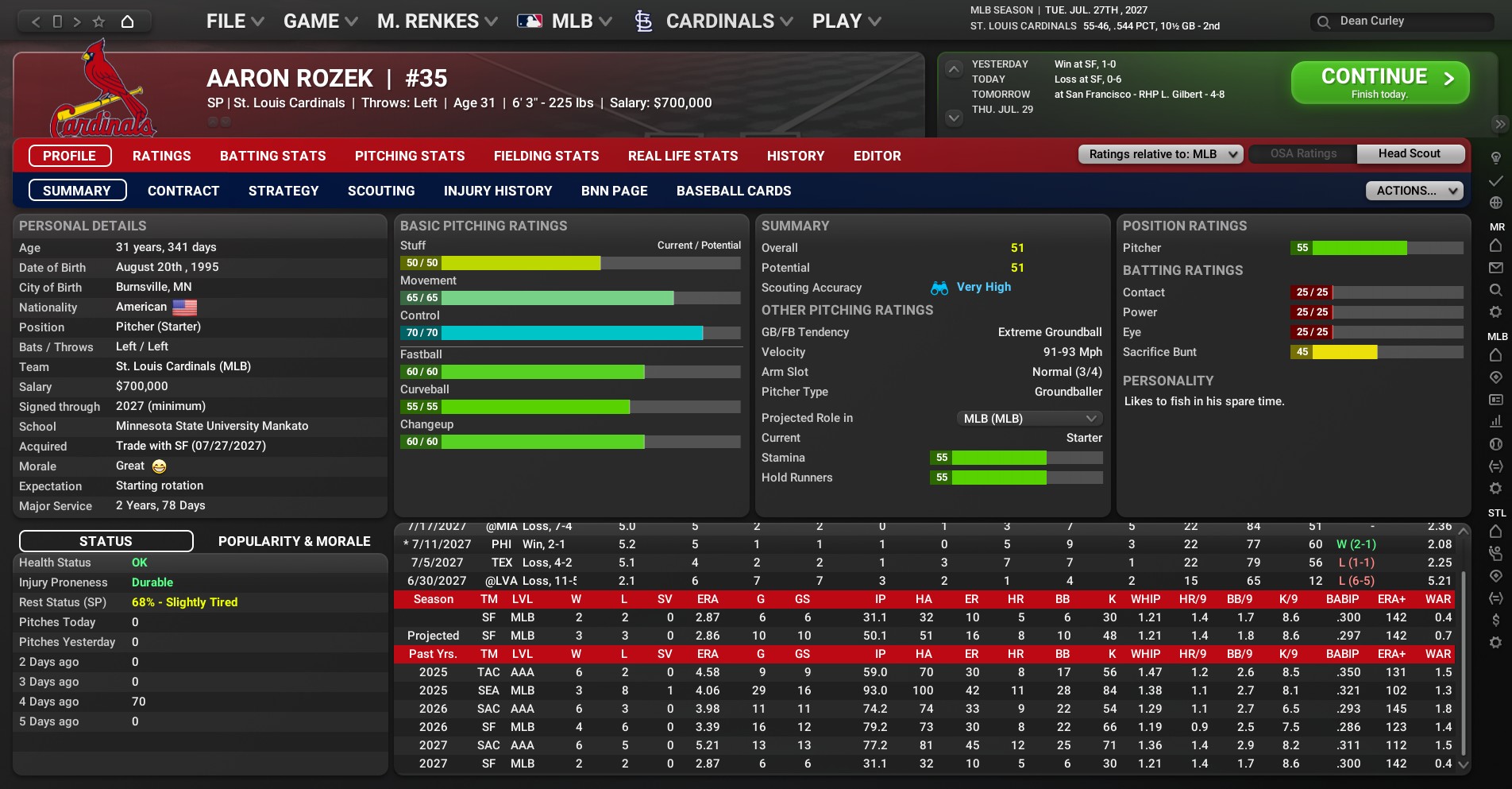The height and width of the screenshot is (789, 1512).
Task: Select the Contract sub-tab
Action: point(183,191)
